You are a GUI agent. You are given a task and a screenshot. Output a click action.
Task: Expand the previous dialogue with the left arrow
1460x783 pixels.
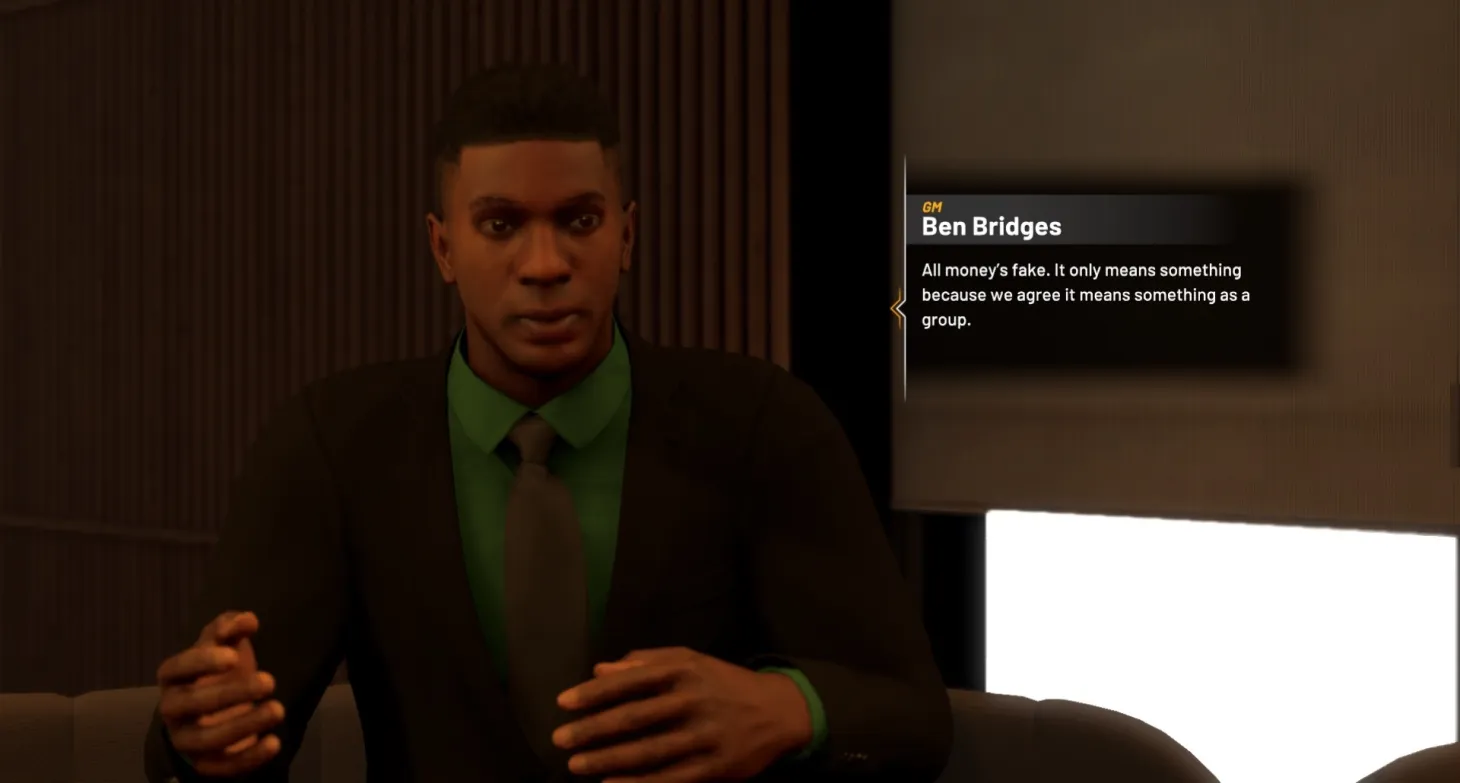tap(898, 309)
